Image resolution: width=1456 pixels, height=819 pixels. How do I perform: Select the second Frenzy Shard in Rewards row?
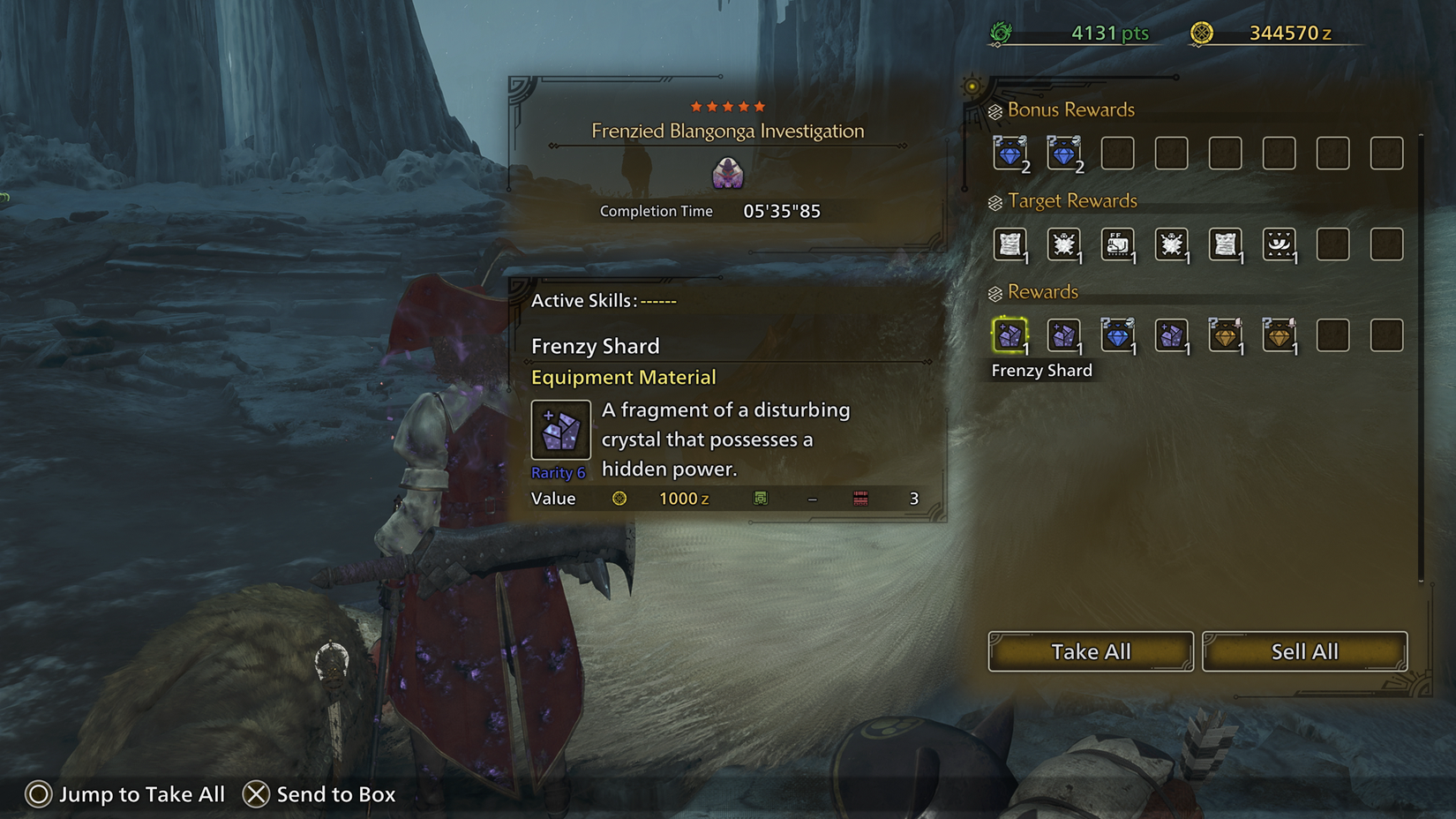pos(1065,335)
